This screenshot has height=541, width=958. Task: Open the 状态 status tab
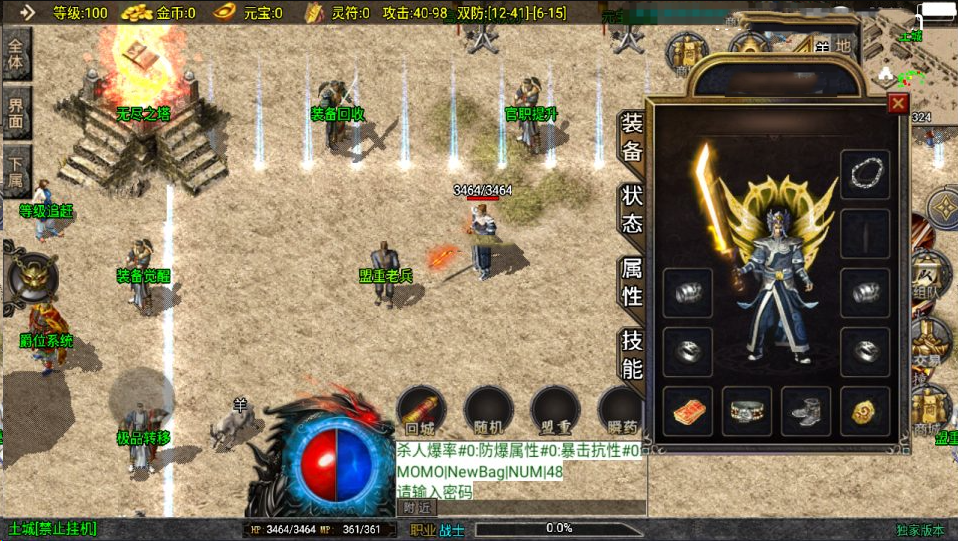click(x=632, y=208)
